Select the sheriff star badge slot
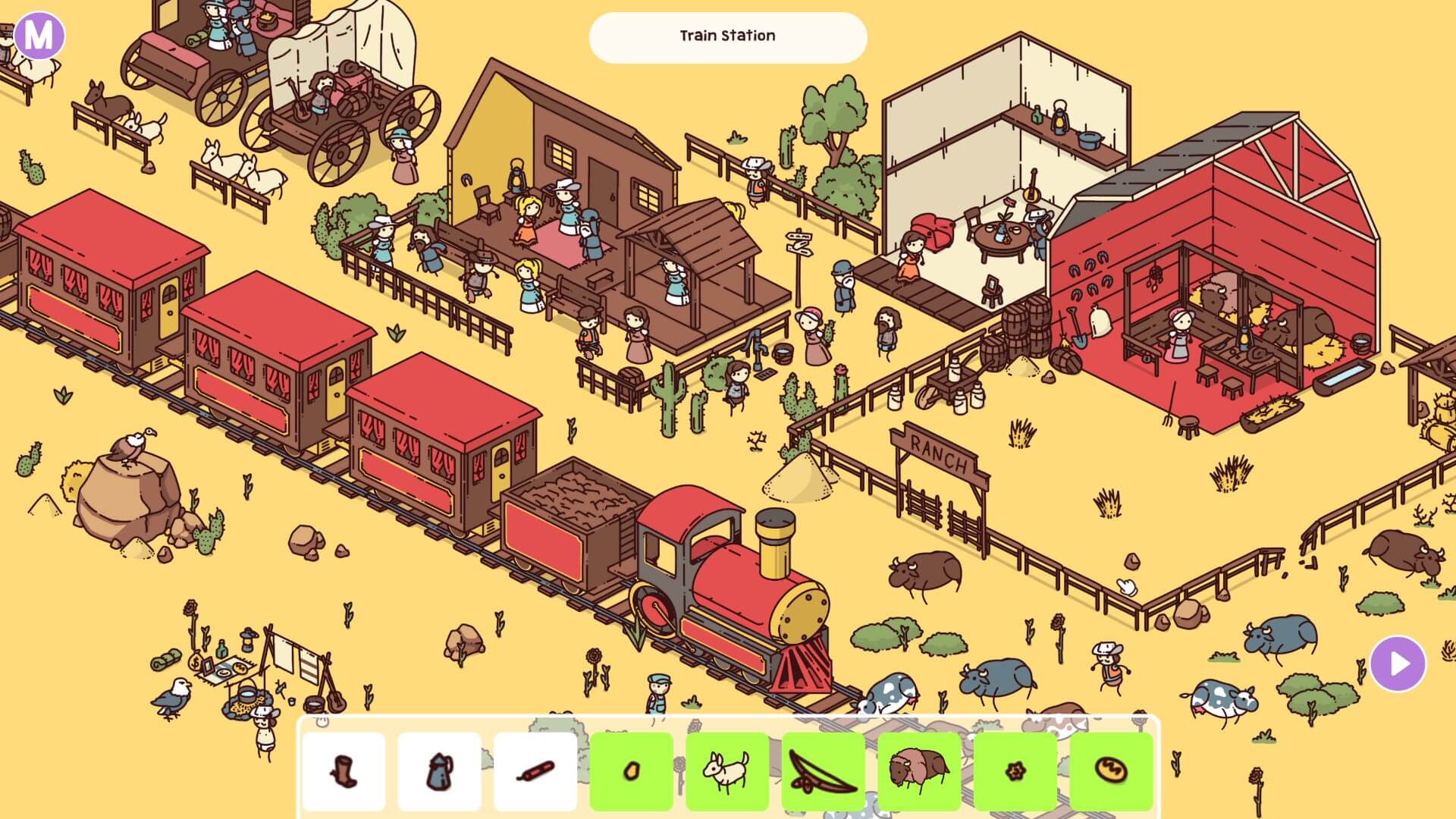Viewport: 1456px width, 819px height. [x=1015, y=771]
